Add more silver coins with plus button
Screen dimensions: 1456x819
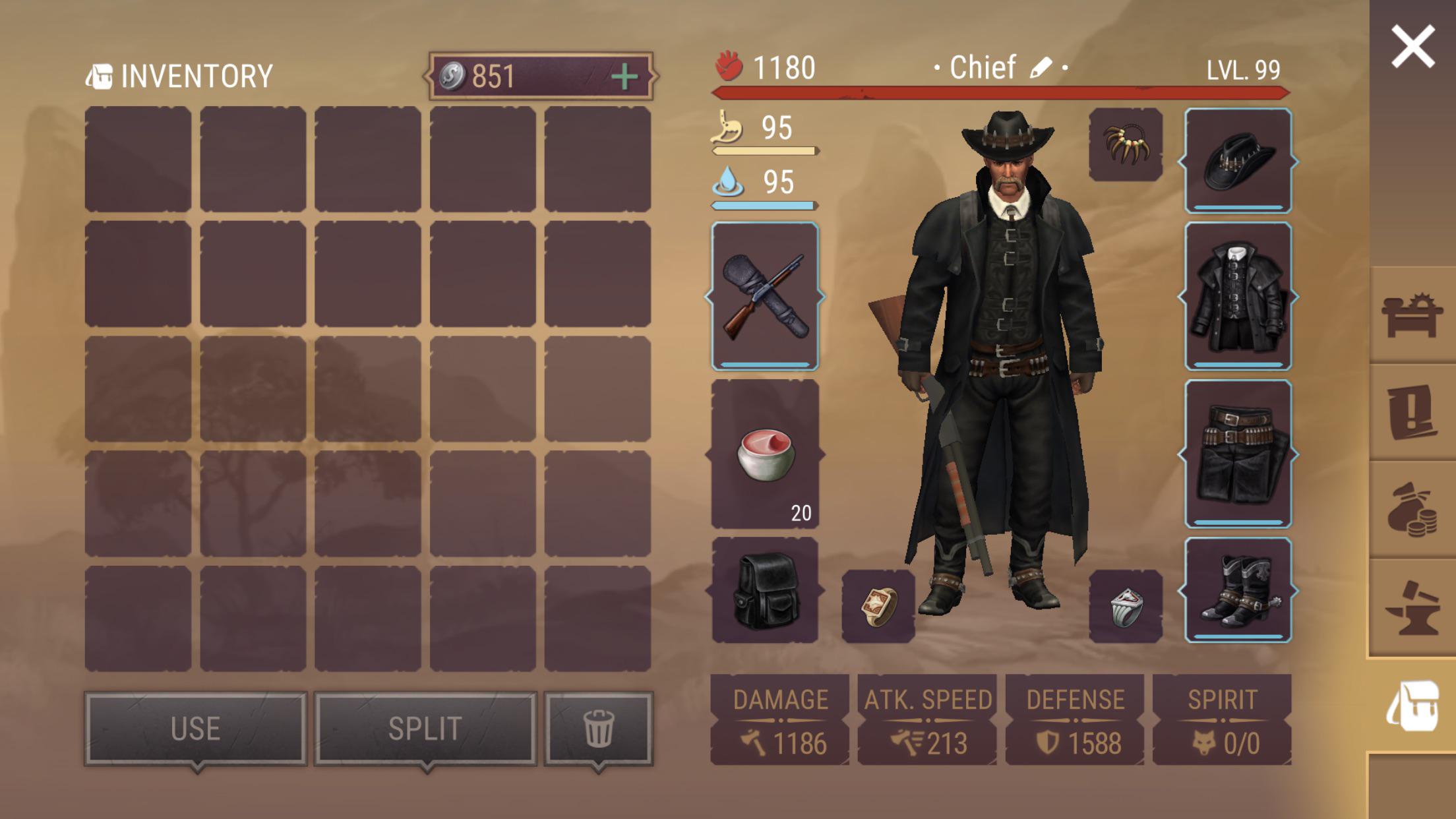pos(624,77)
